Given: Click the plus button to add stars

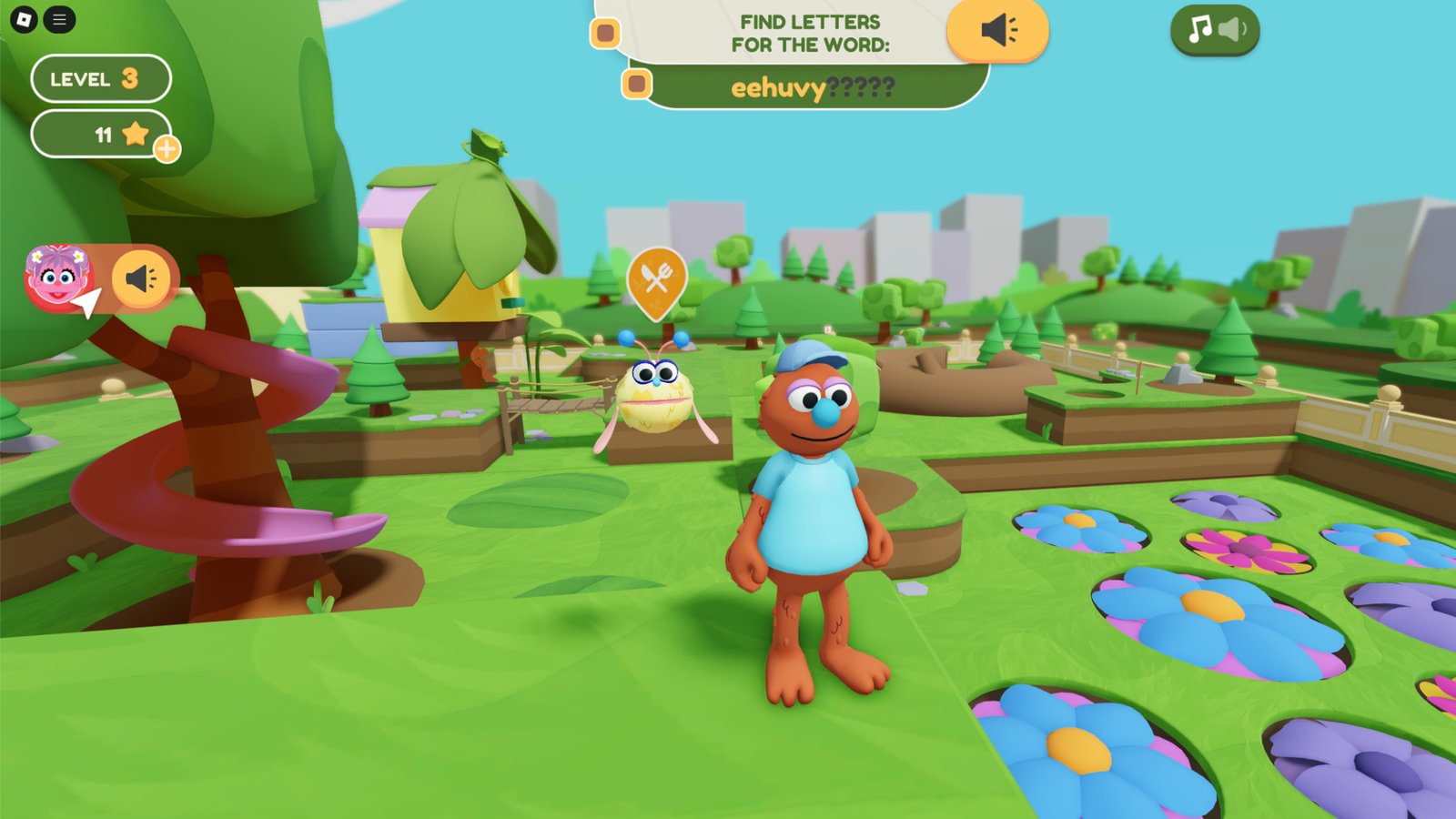Looking at the screenshot, I should click(x=167, y=148).
